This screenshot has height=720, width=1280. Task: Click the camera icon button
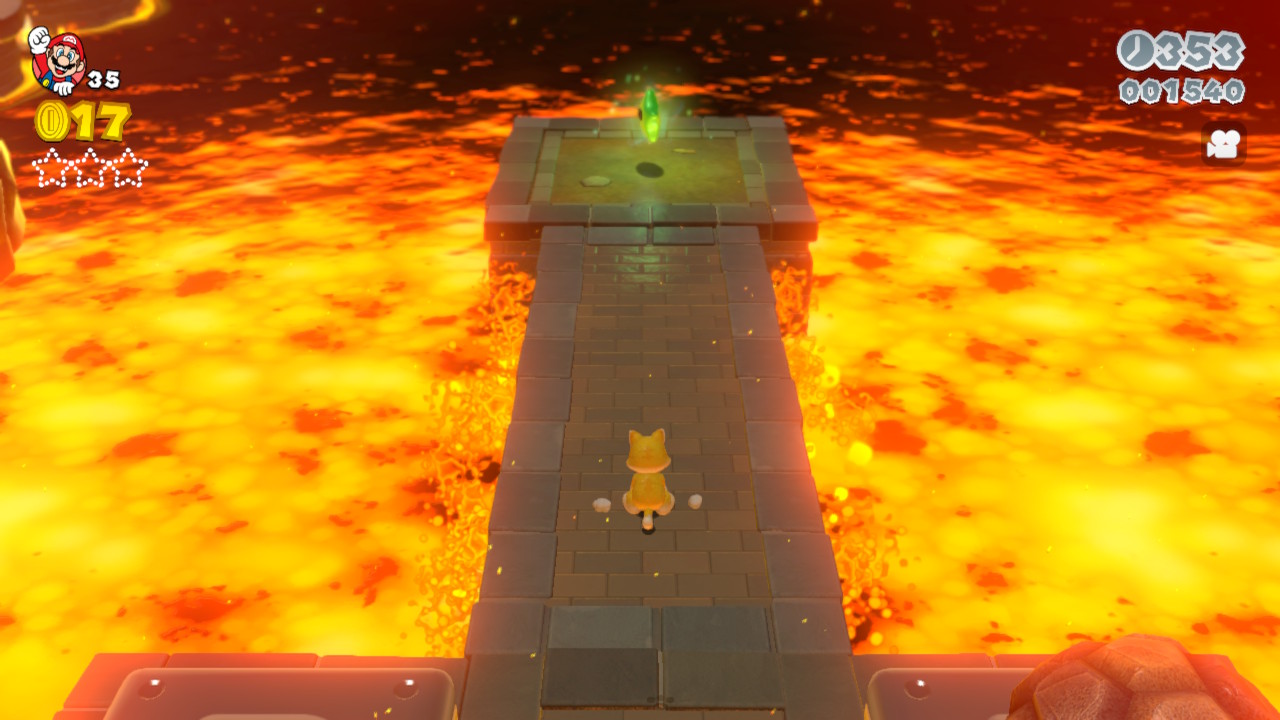(1223, 145)
